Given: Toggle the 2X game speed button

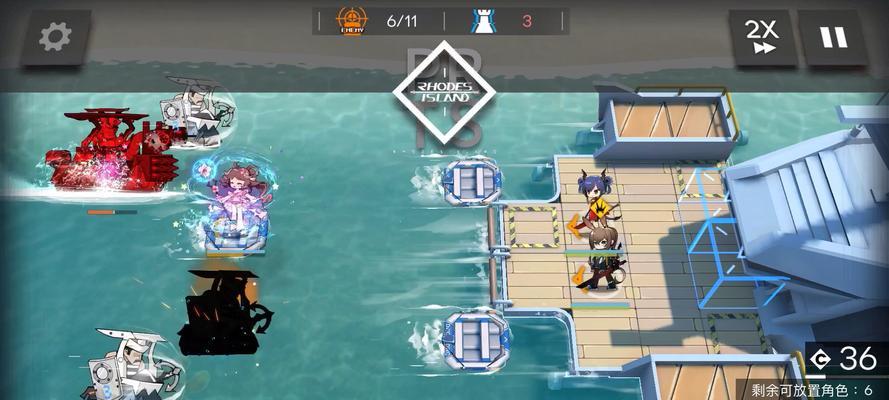Looking at the screenshot, I should (763, 37).
